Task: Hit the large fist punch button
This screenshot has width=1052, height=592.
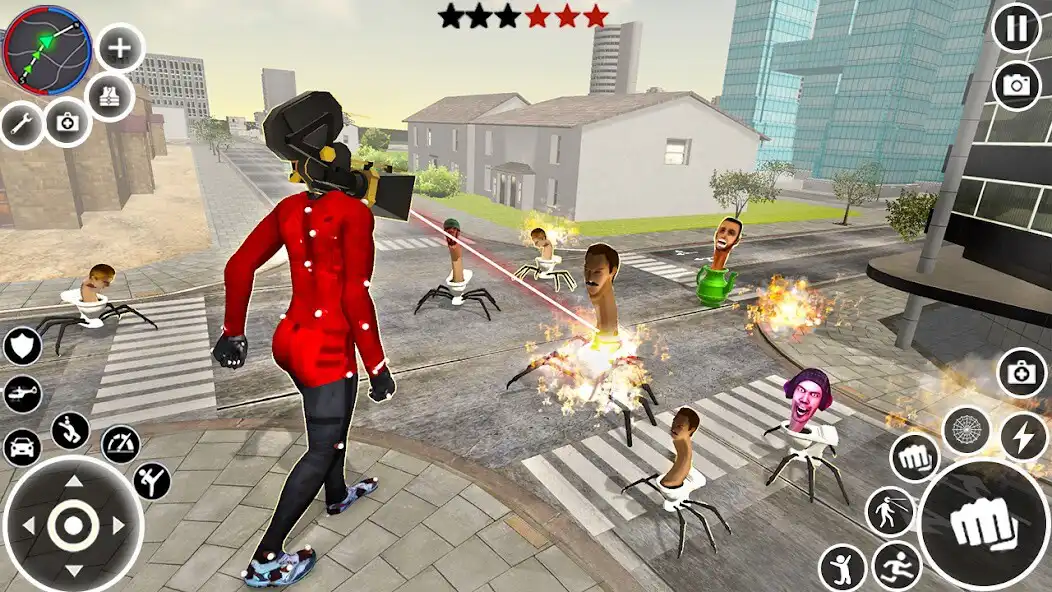Action: click(x=984, y=523)
